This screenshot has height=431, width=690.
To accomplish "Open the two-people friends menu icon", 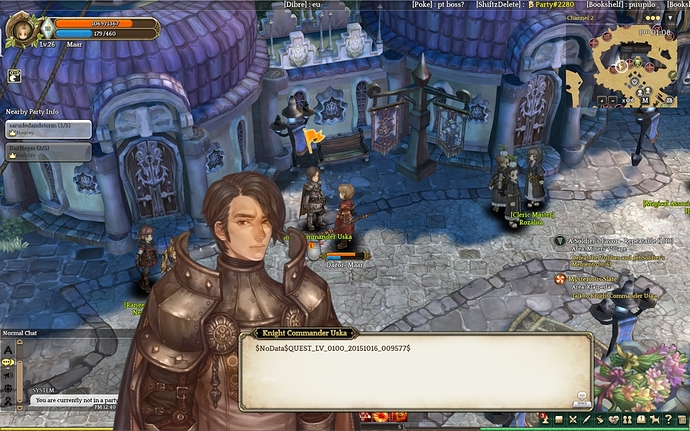I will click(x=628, y=418).
